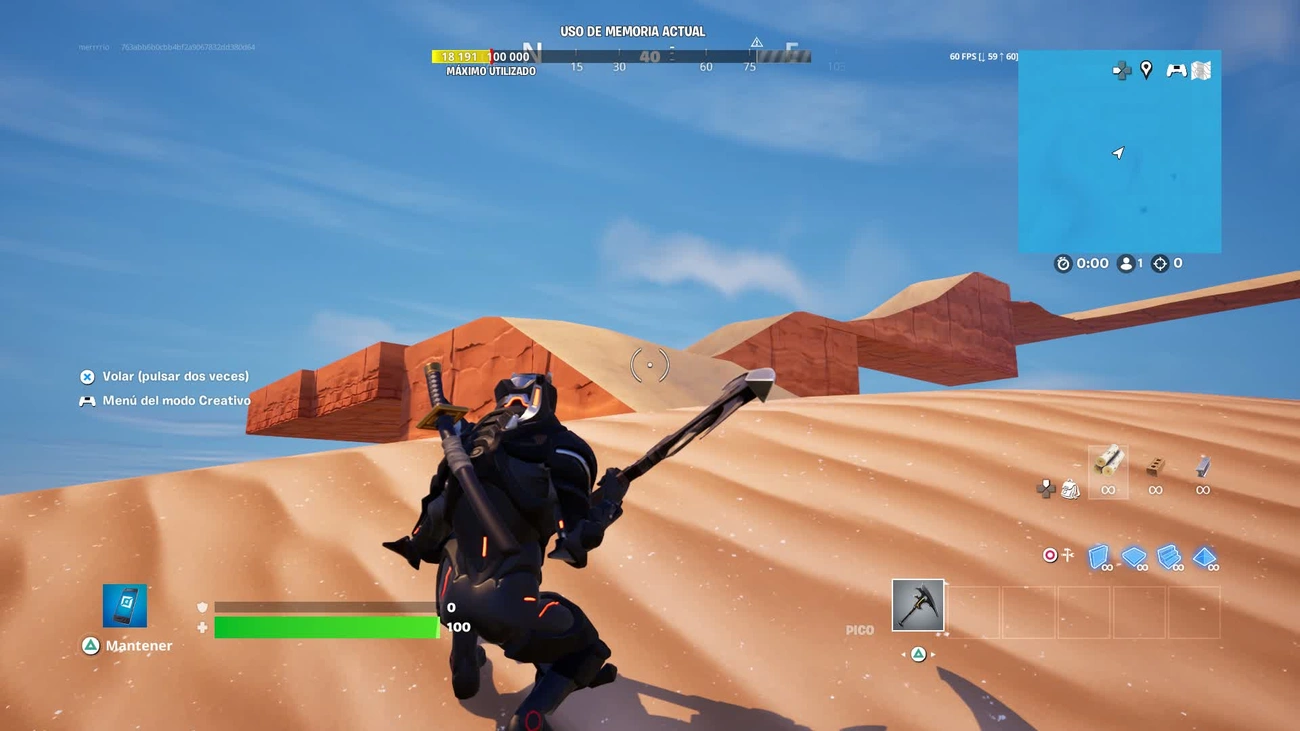Select the floor building piece
The height and width of the screenshot is (731, 1300).
(x=1134, y=557)
